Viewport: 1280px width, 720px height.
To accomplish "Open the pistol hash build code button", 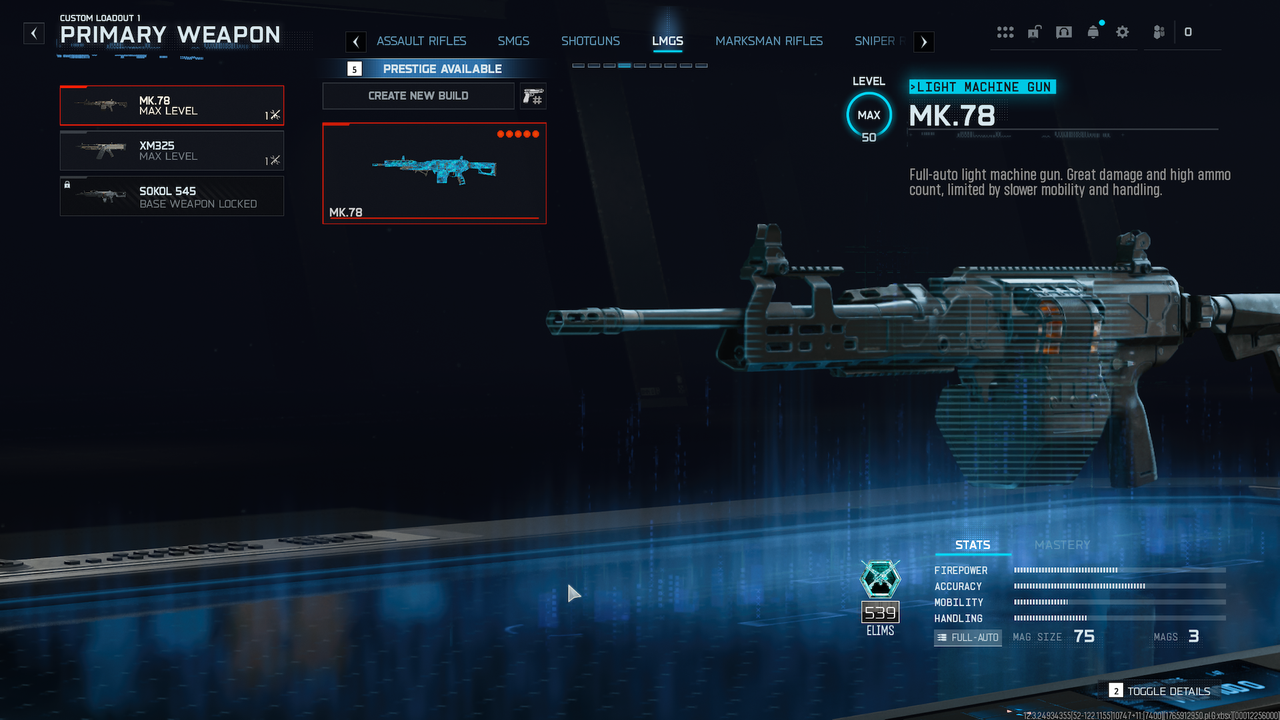I will click(533, 96).
